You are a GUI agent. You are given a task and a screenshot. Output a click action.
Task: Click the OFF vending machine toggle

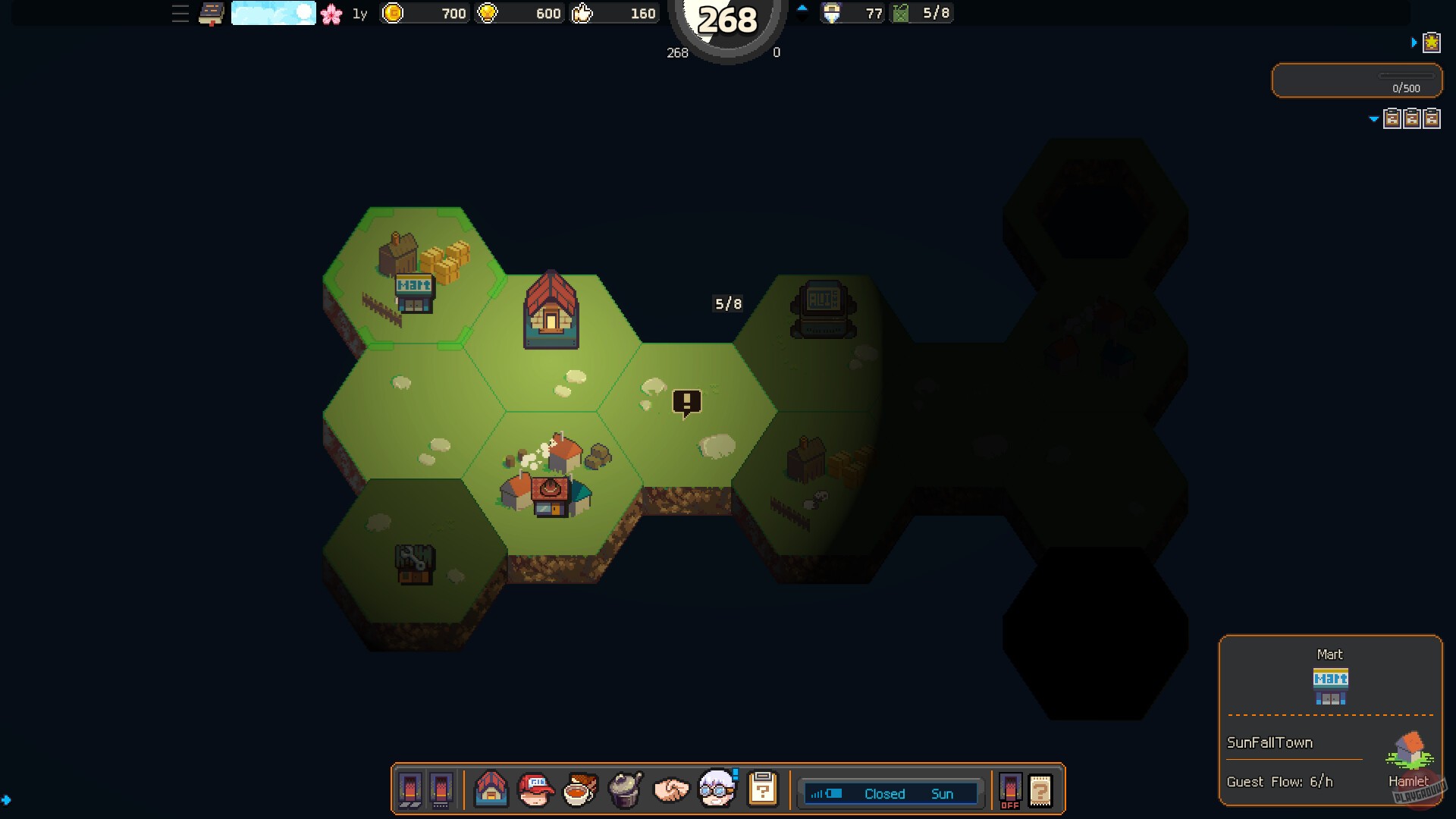[x=1011, y=791]
